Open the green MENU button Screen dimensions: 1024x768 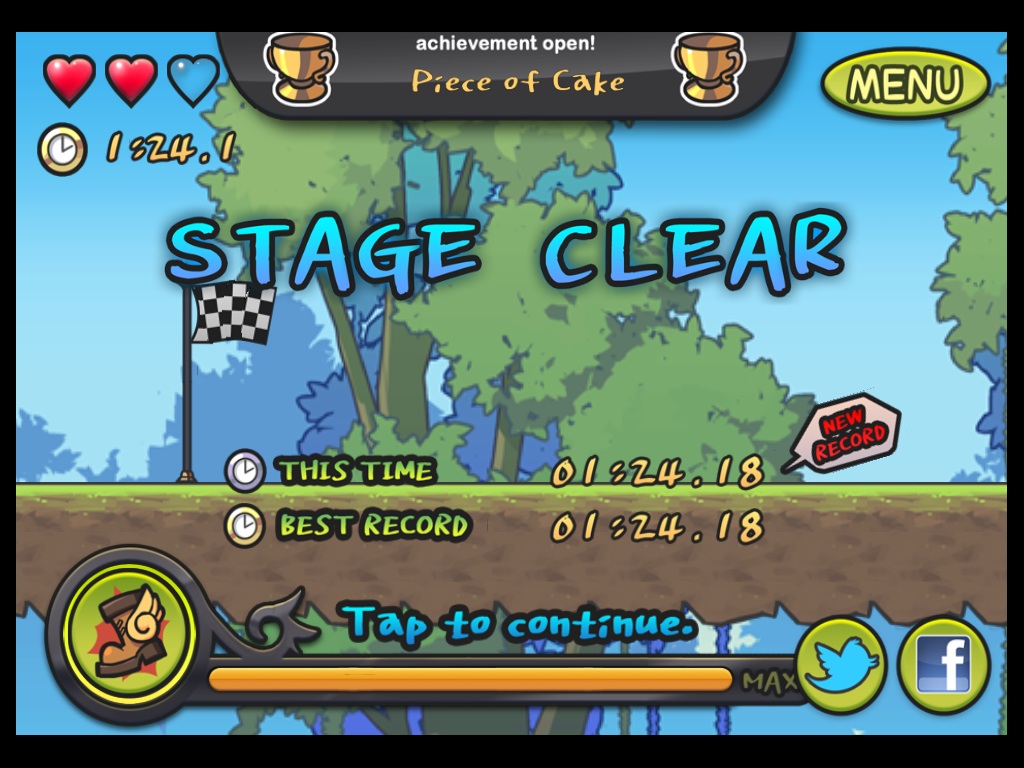905,83
